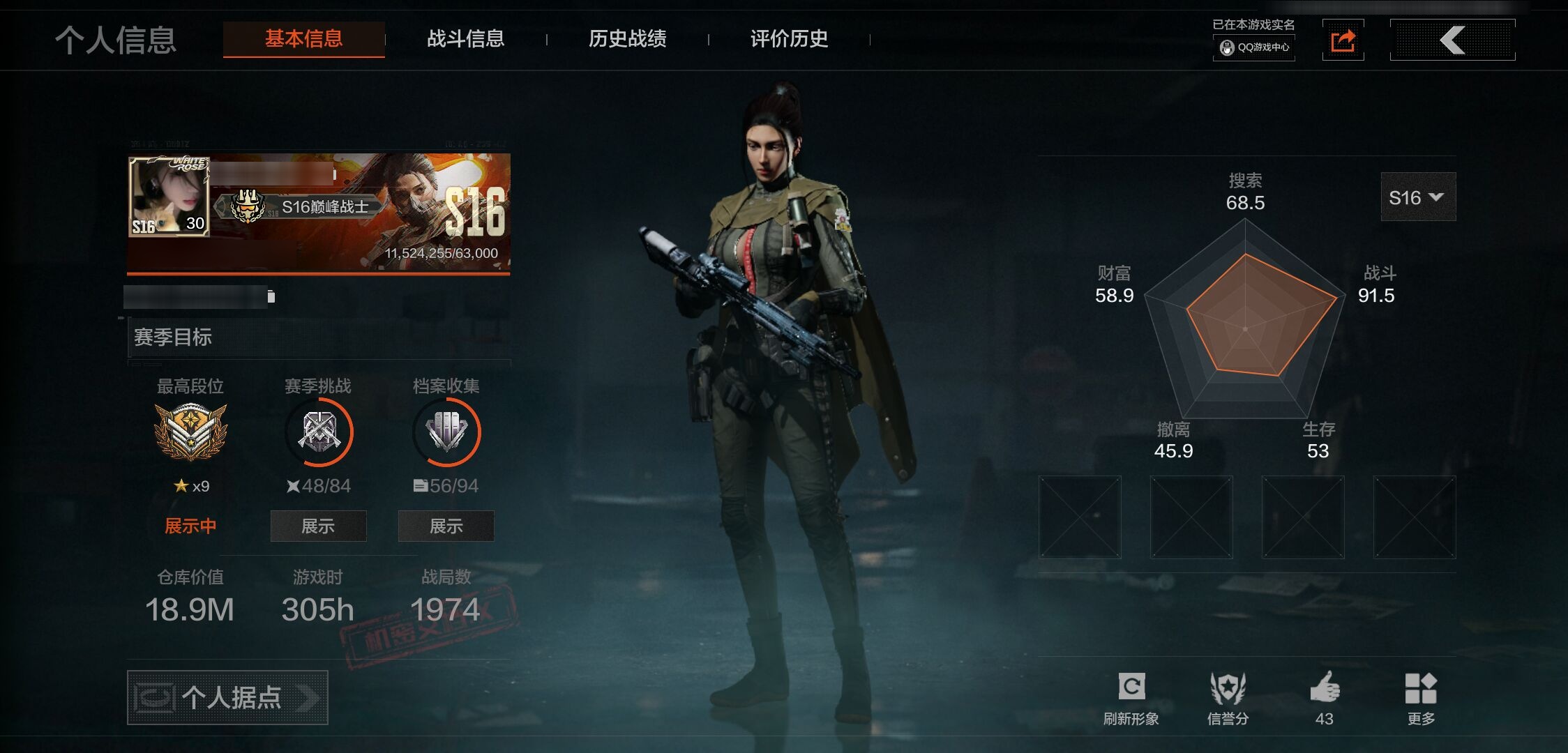1568x753 pixels.
Task: Refresh character via 刷新形象
Action: (1131, 698)
